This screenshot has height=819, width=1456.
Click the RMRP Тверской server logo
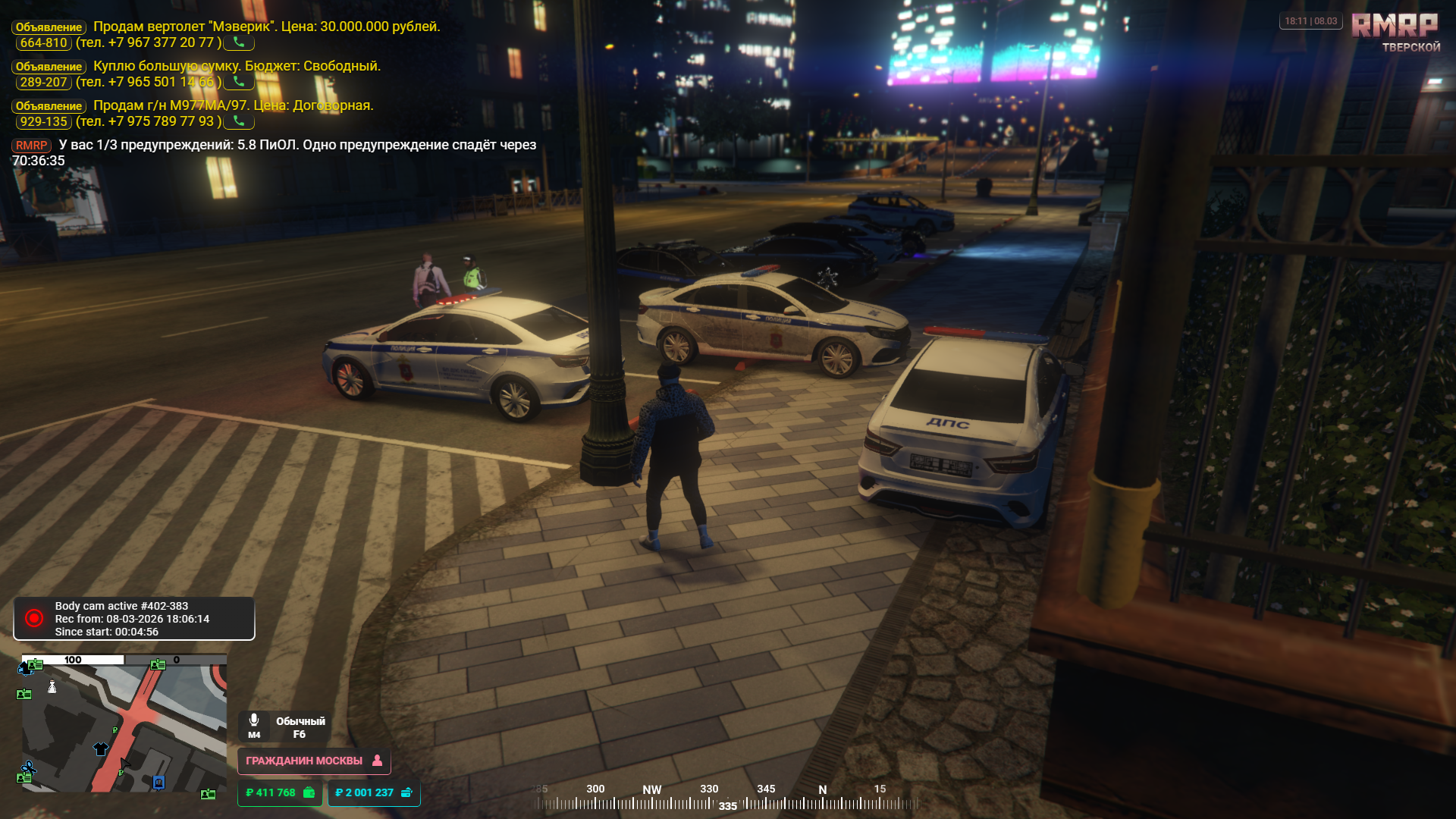tap(1395, 32)
